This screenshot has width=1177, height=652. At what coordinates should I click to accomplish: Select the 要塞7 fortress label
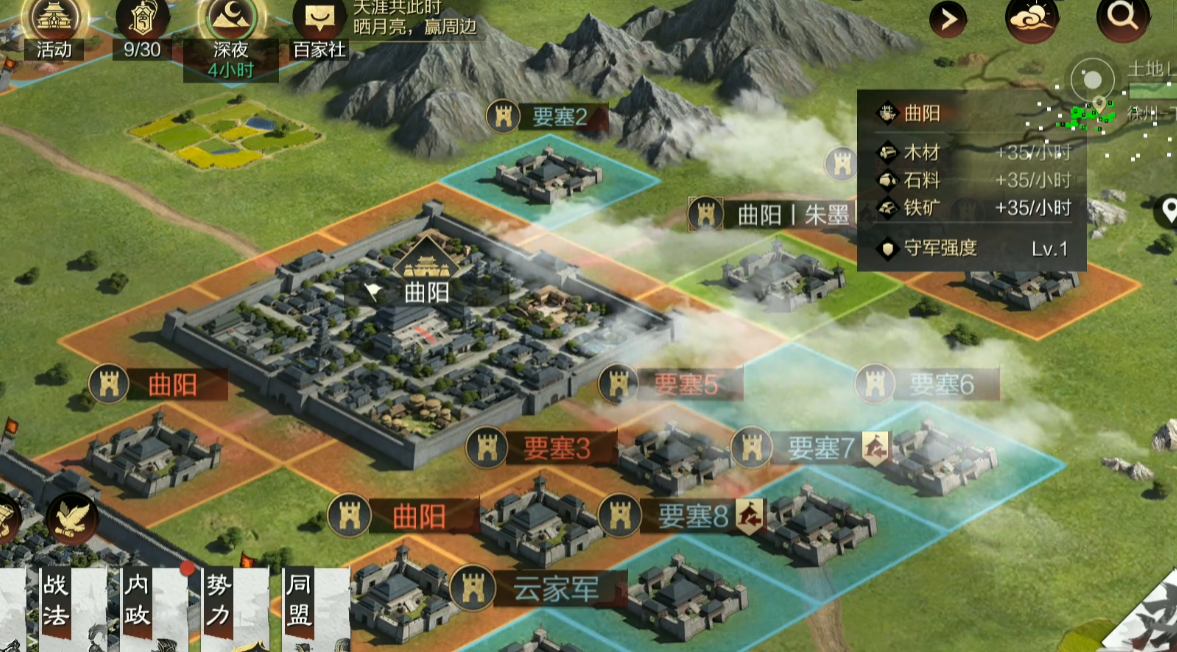pyautogui.click(x=809, y=448)
